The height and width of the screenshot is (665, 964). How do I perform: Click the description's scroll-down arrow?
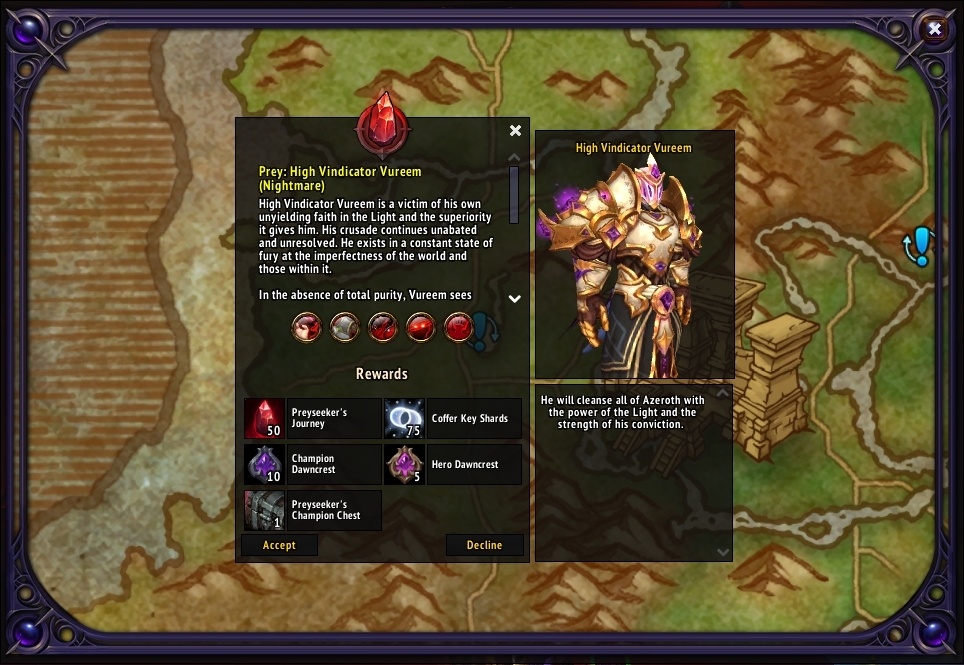[515, 298]
